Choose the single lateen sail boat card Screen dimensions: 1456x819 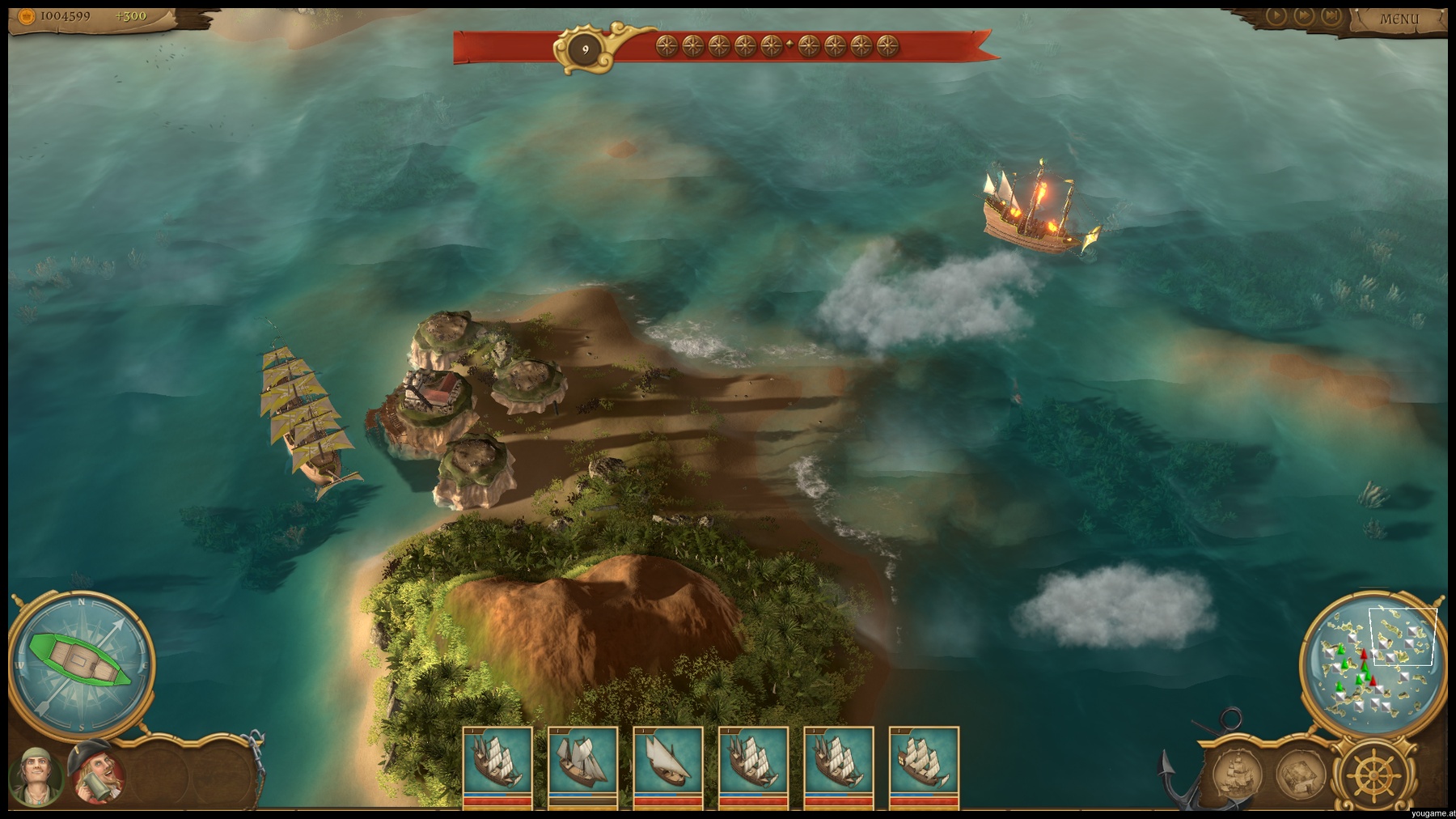coord(667,765)
